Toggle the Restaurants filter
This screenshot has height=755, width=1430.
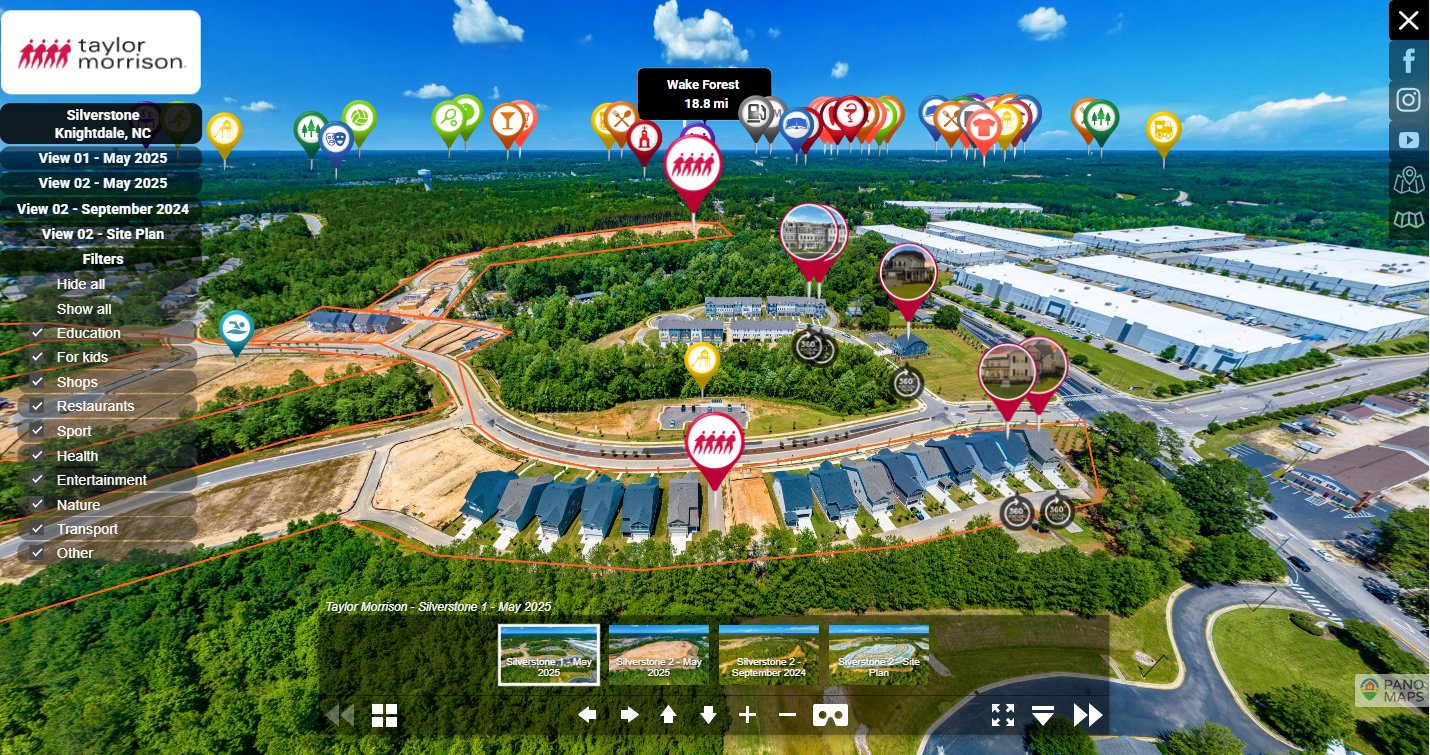(x=37, y=406)
